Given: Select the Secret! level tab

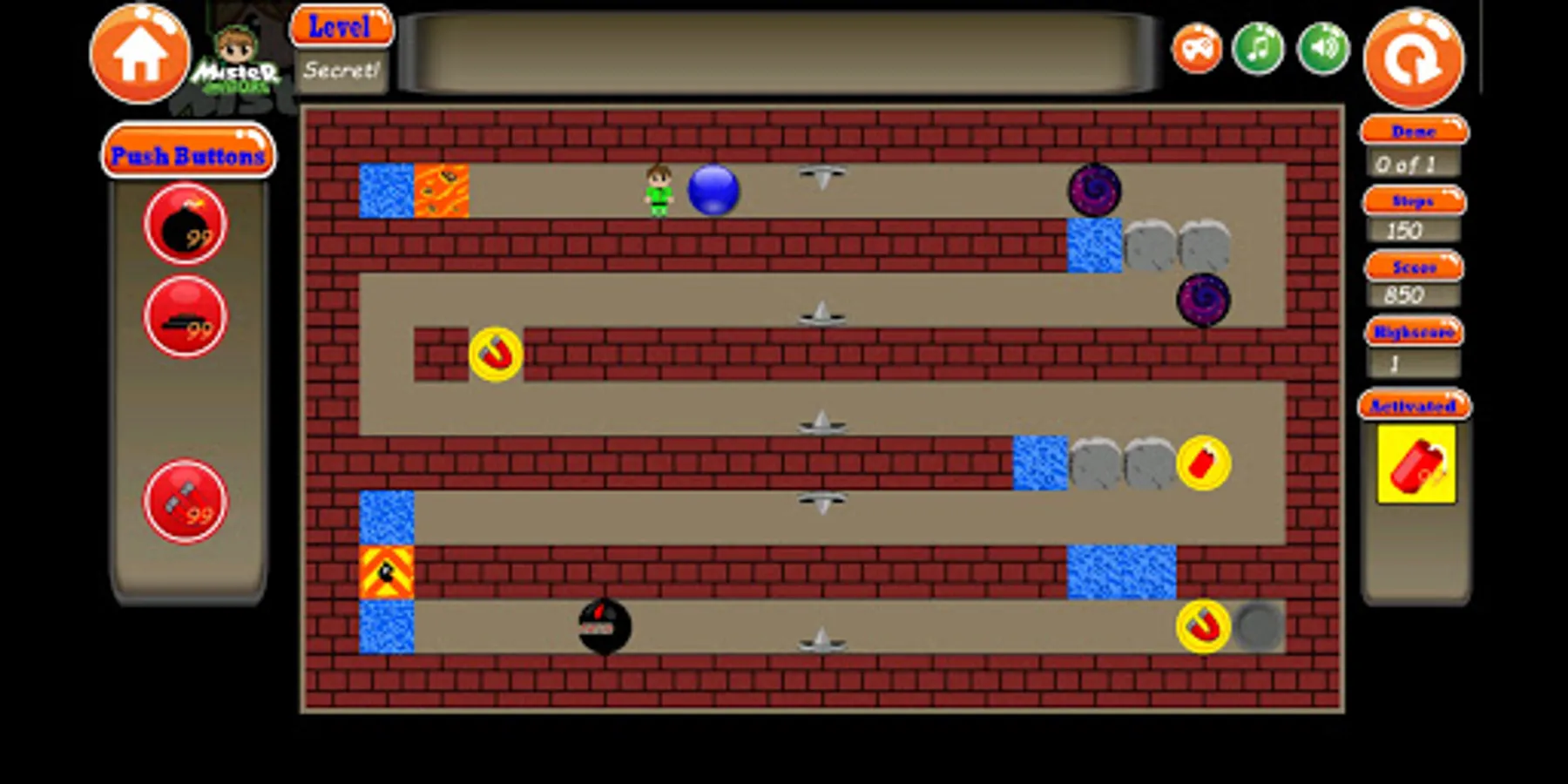Looking at the screenshot, I should 341,73.
